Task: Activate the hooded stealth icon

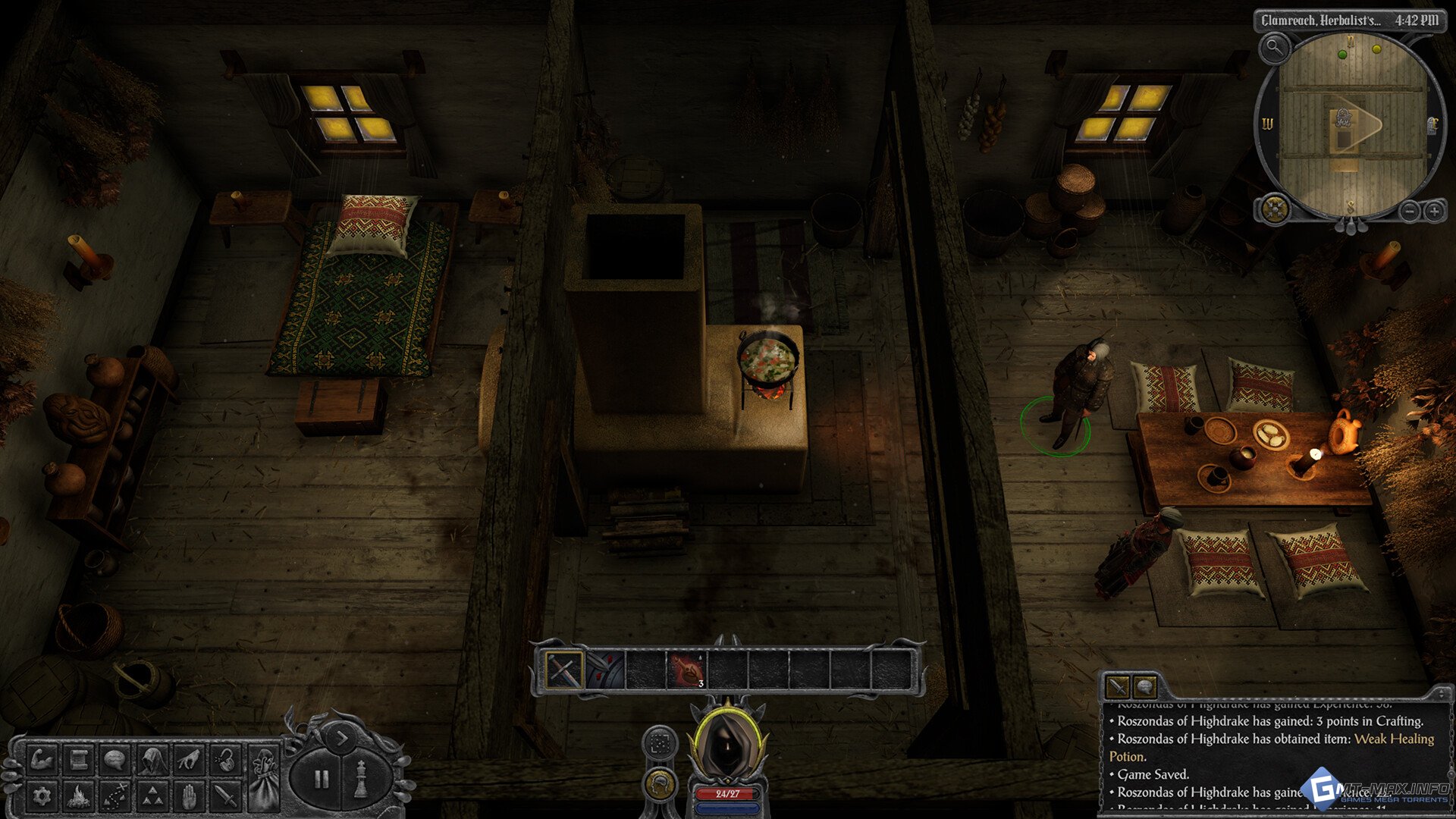Action: coord(152,759)
